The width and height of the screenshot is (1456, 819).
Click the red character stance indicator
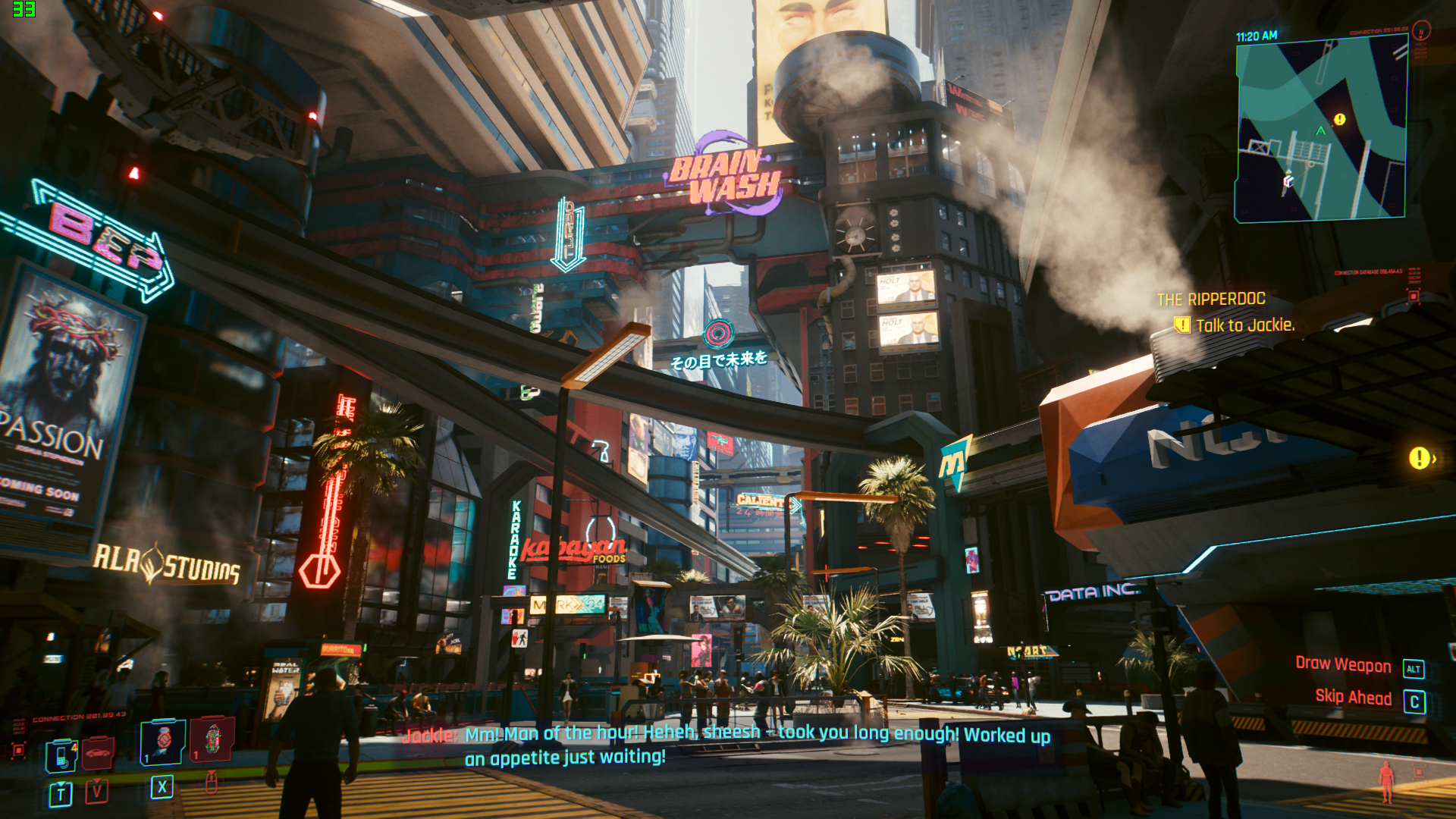(1386, 781)
